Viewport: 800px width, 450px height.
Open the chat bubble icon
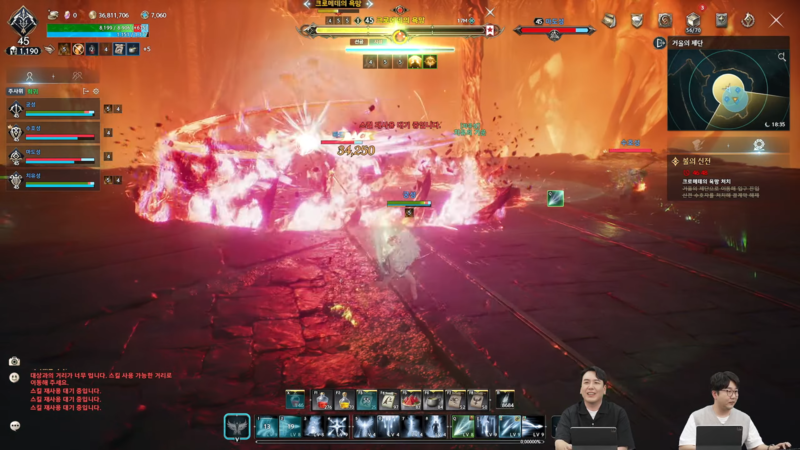click(x=15, y=425)
